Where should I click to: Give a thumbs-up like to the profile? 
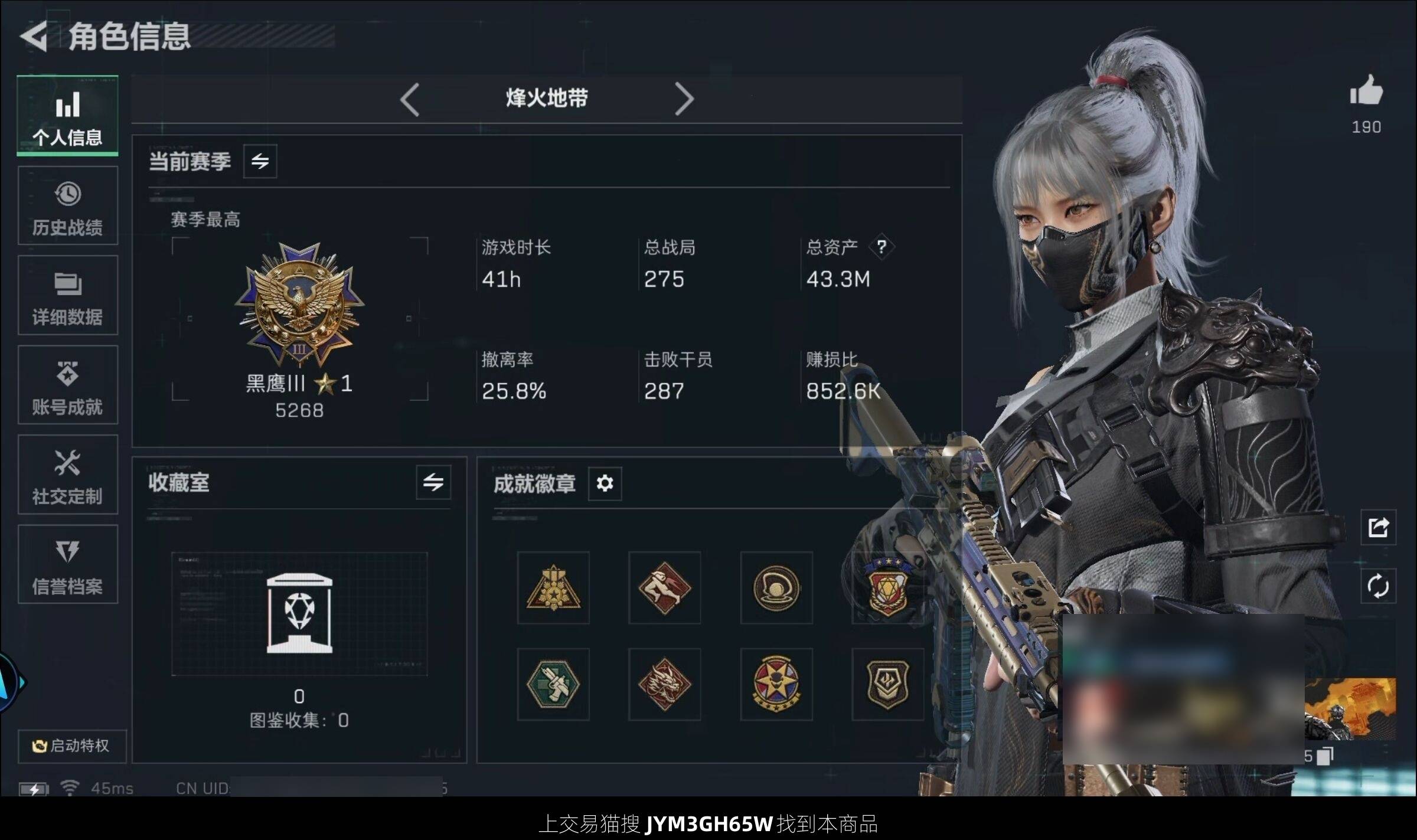pyautogui.click(x=1366, y=91)
